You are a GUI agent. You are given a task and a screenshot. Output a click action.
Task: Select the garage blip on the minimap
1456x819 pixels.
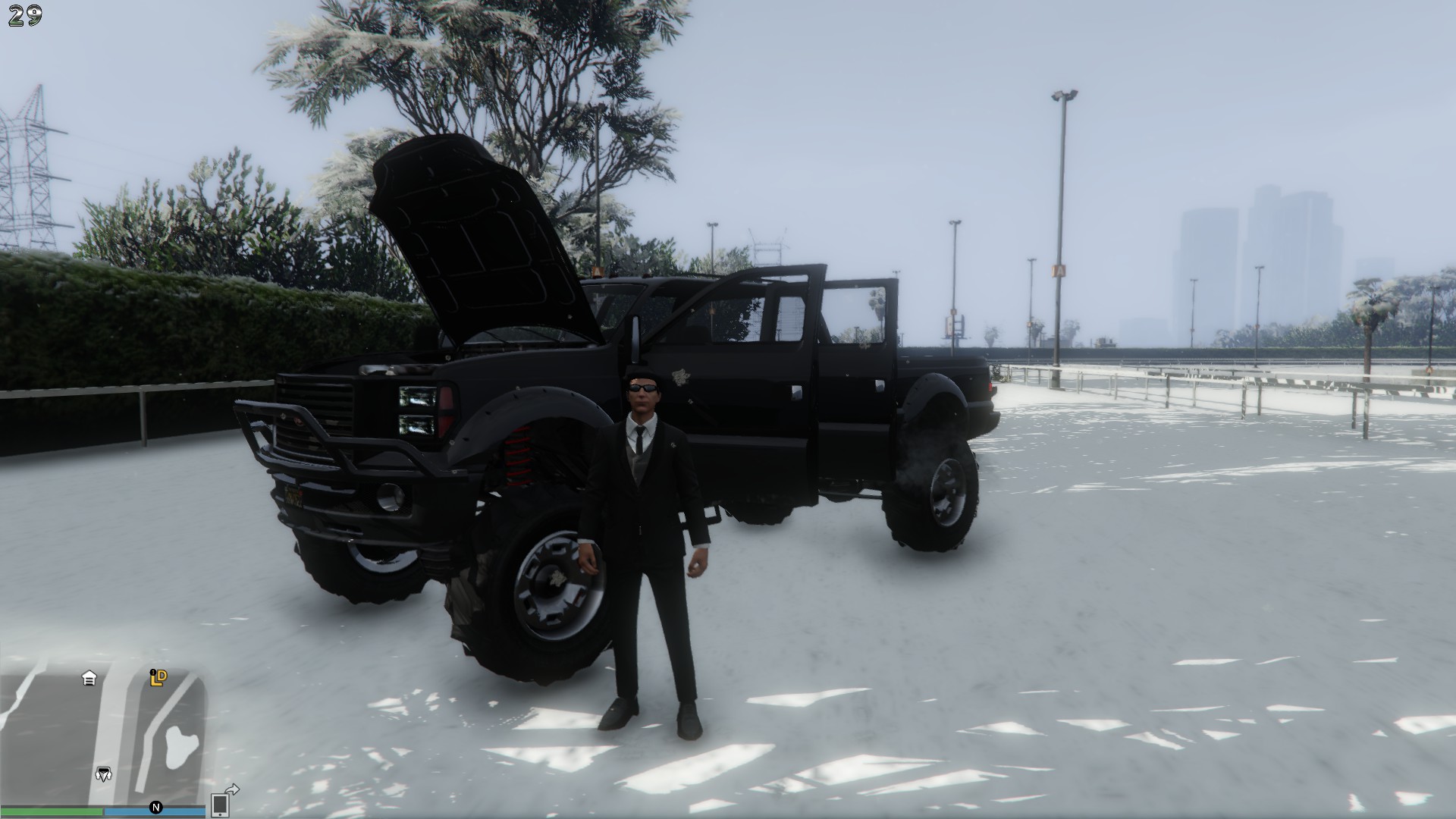[89, 678]
